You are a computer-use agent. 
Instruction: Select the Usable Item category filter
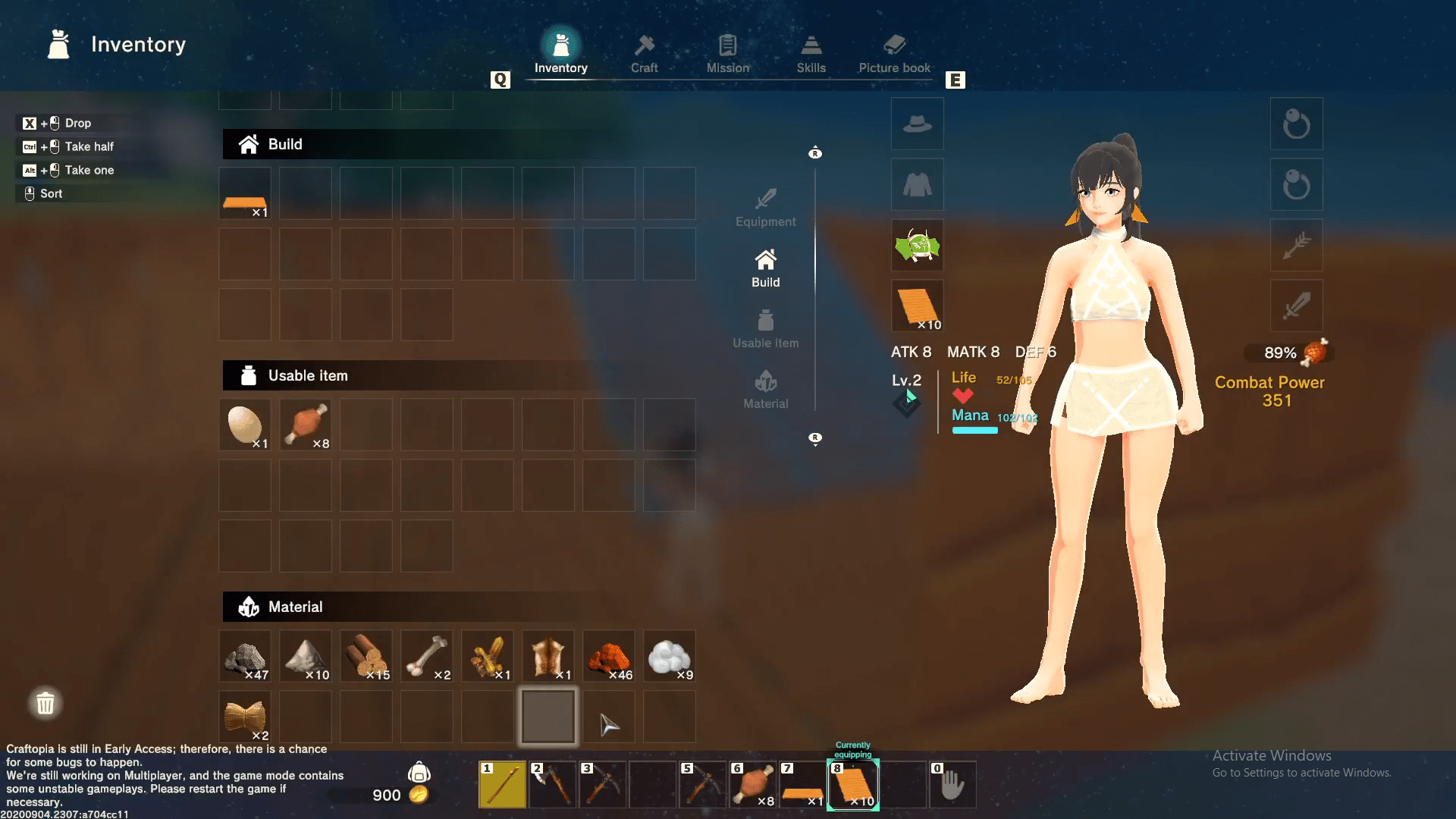765,328
